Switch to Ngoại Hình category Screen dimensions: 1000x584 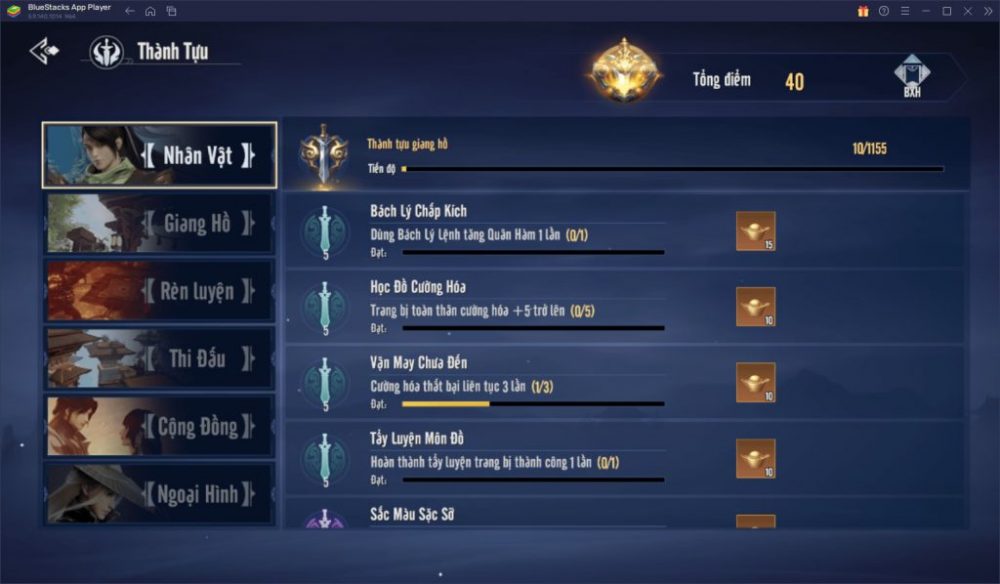(160, 494)
